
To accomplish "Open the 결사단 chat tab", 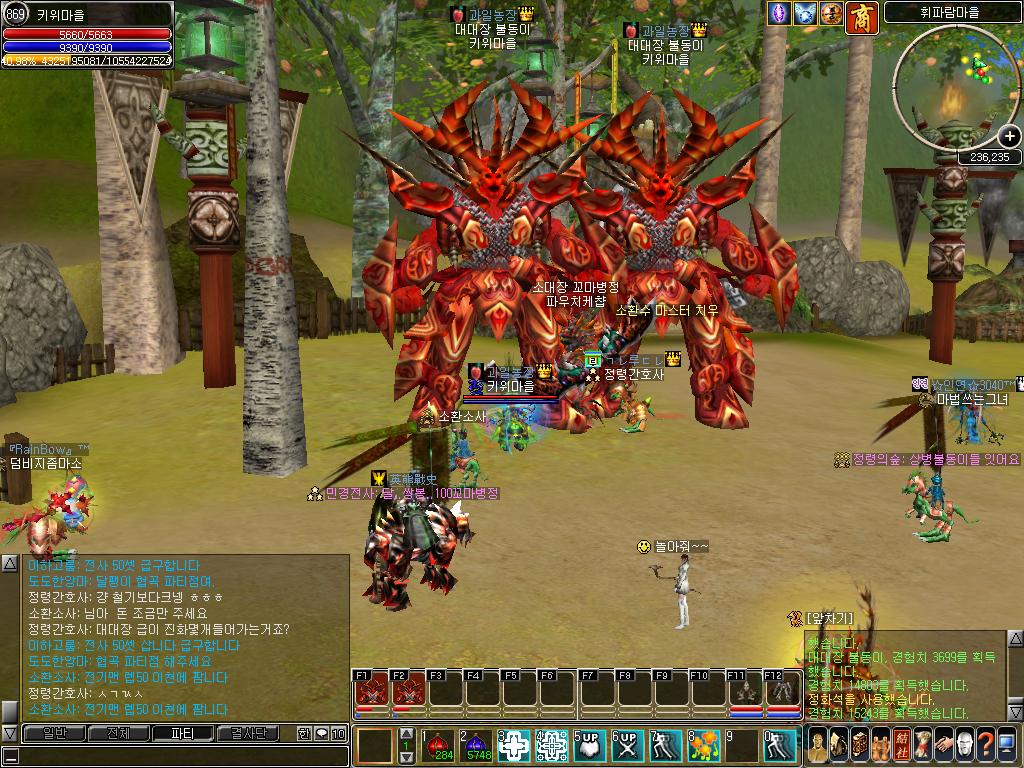I will (246, 733).
